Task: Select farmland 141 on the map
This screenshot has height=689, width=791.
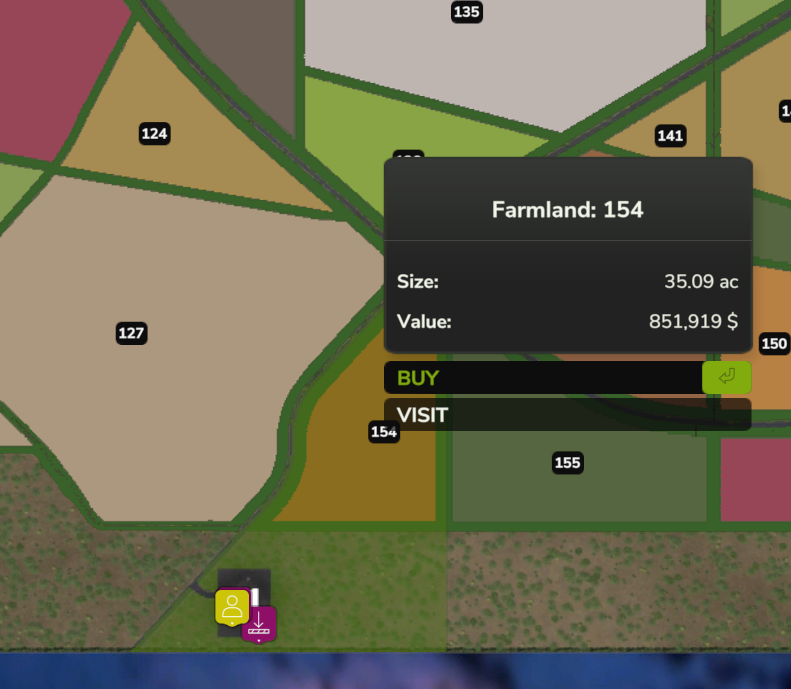Action: point(670,136)
